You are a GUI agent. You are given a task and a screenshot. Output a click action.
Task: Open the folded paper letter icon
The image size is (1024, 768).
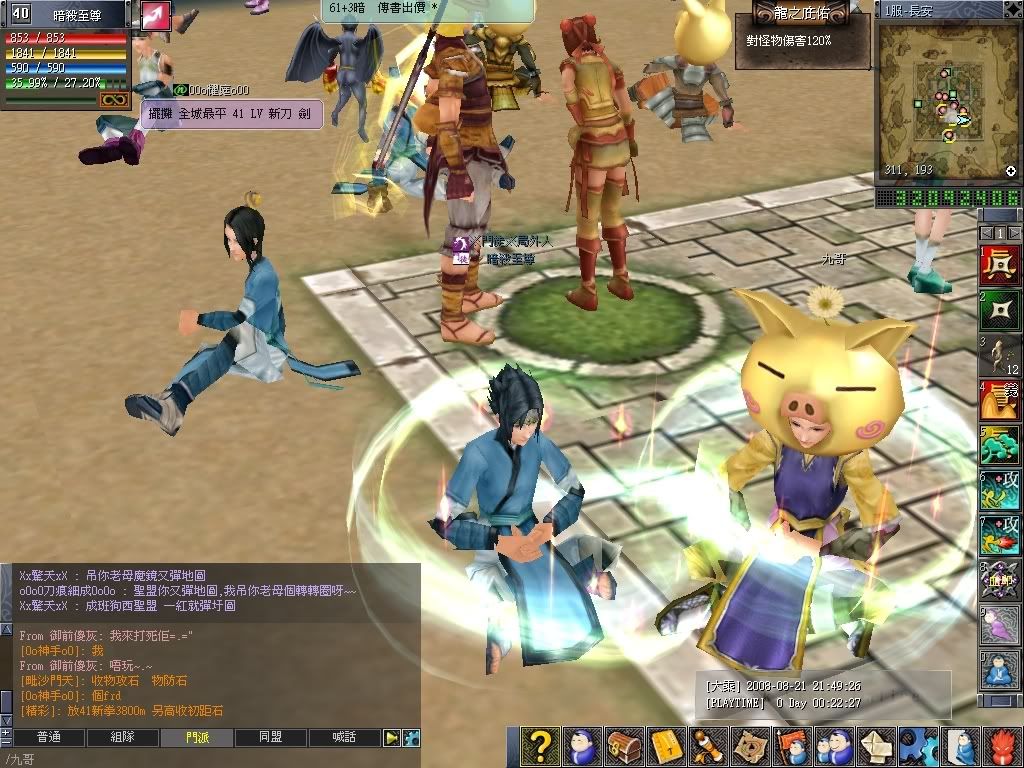[876, 746]
